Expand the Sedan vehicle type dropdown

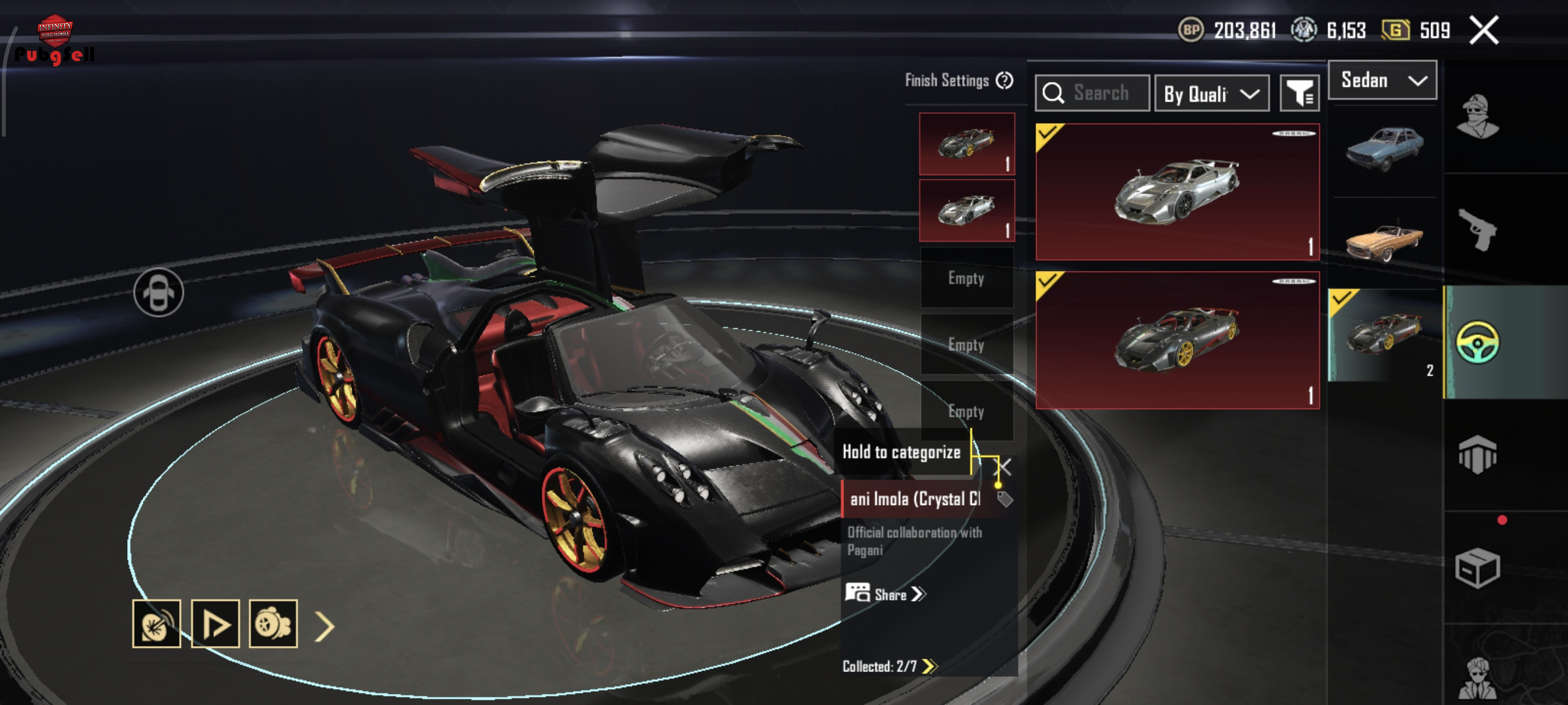[1382, 80]
